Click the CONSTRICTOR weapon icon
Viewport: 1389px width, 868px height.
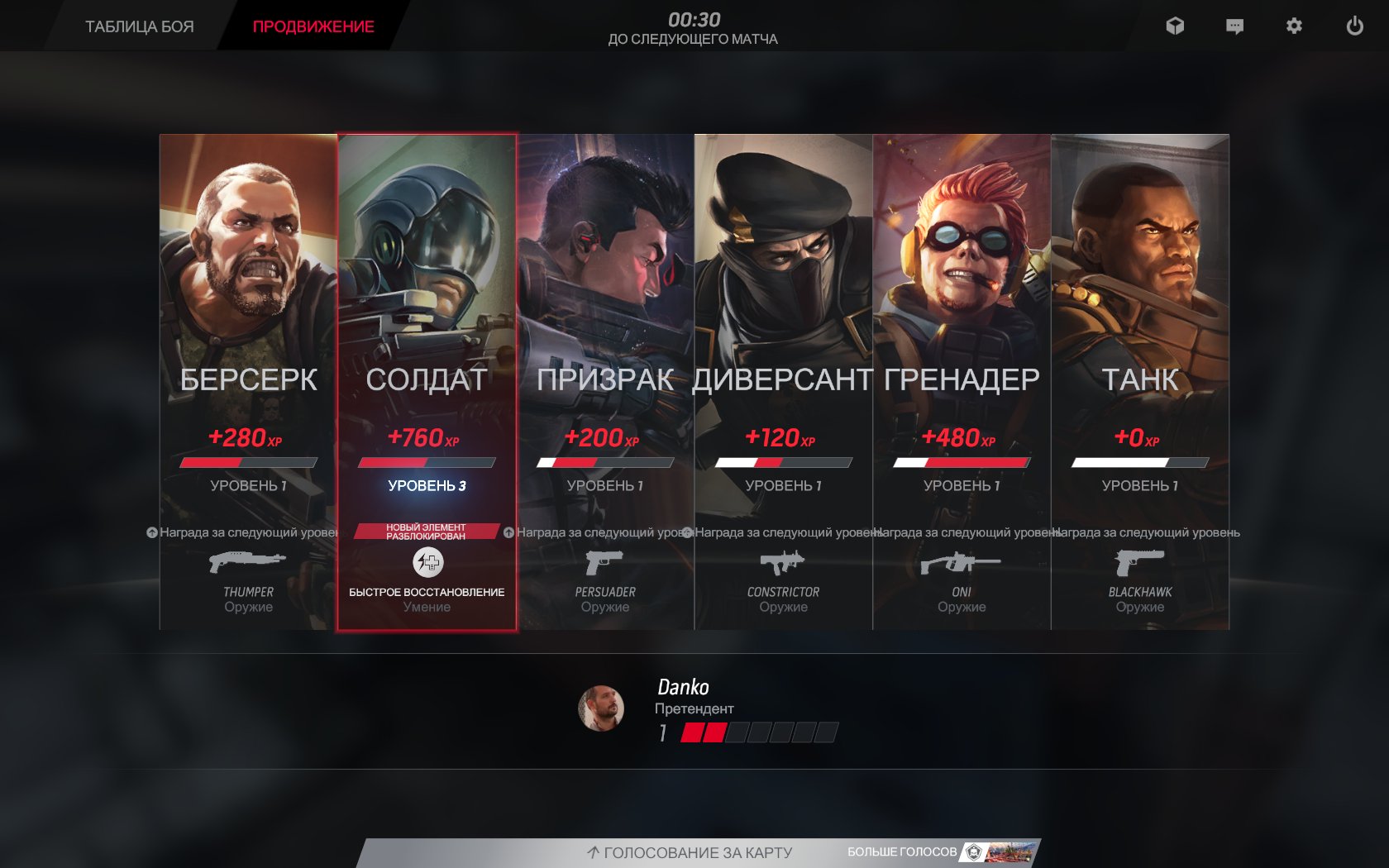(781, 564)
